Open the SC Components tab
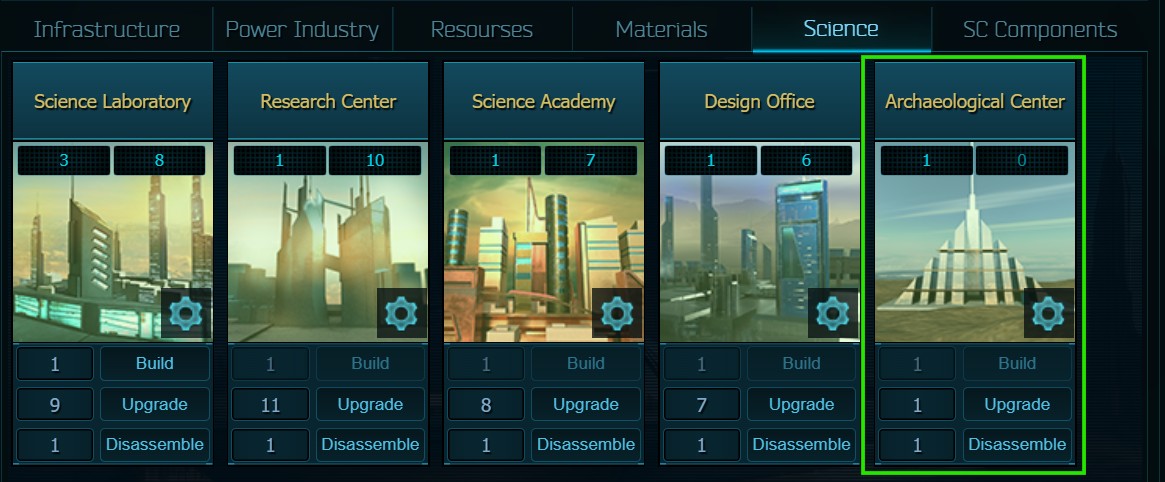The height and width of the screenshot is (482, 1165). tap(1040, 29)
